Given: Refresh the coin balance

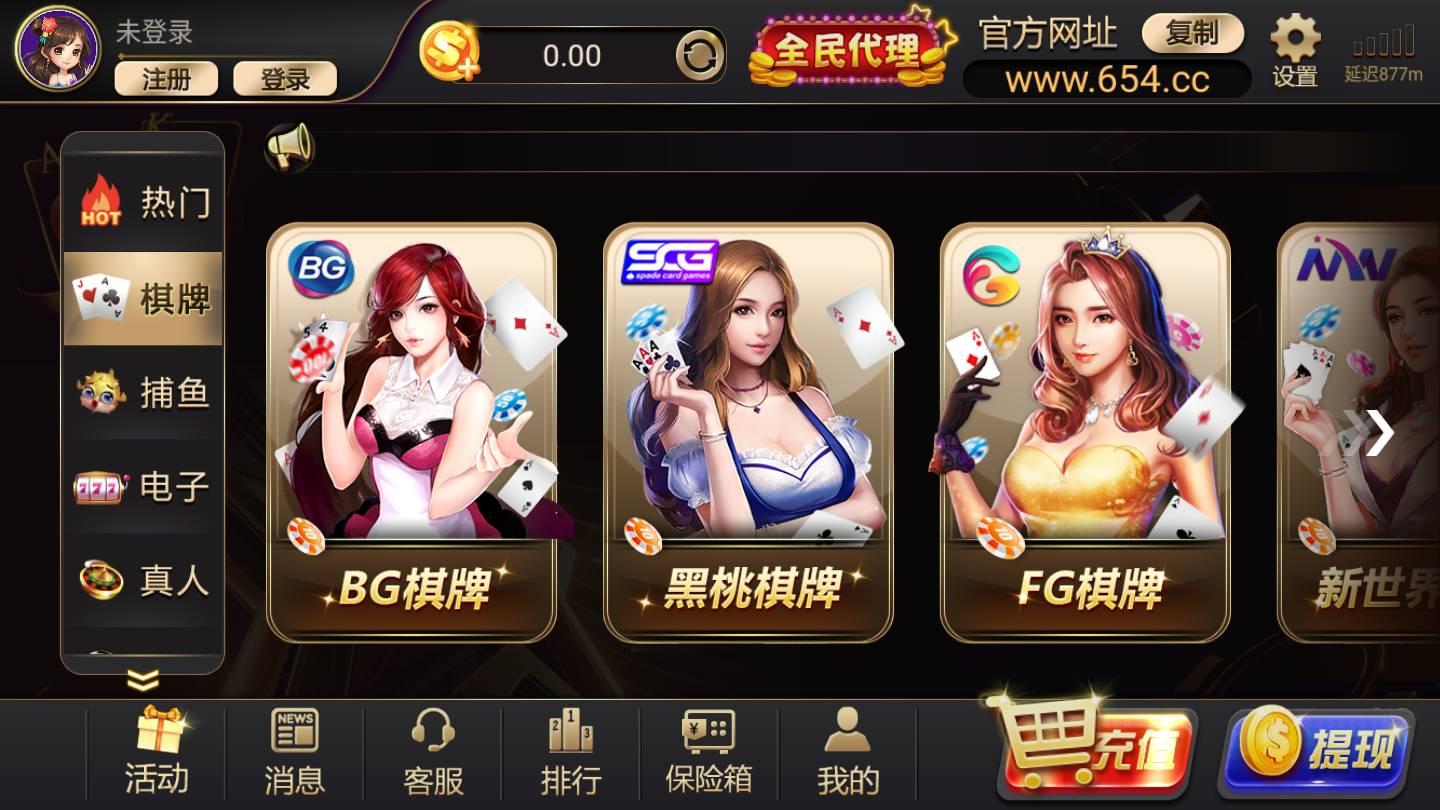Looking at the screenshot, I should click(x=700, y=56).
